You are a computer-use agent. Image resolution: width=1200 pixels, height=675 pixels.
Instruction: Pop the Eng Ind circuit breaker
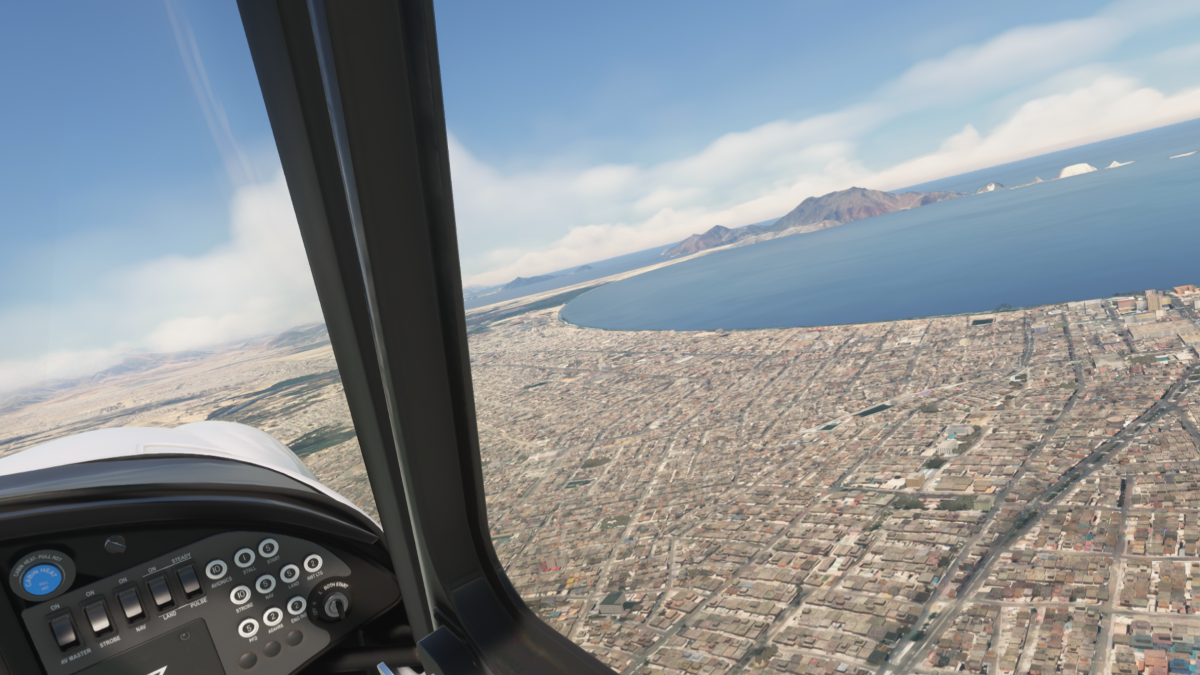click(x=296, y=605)
